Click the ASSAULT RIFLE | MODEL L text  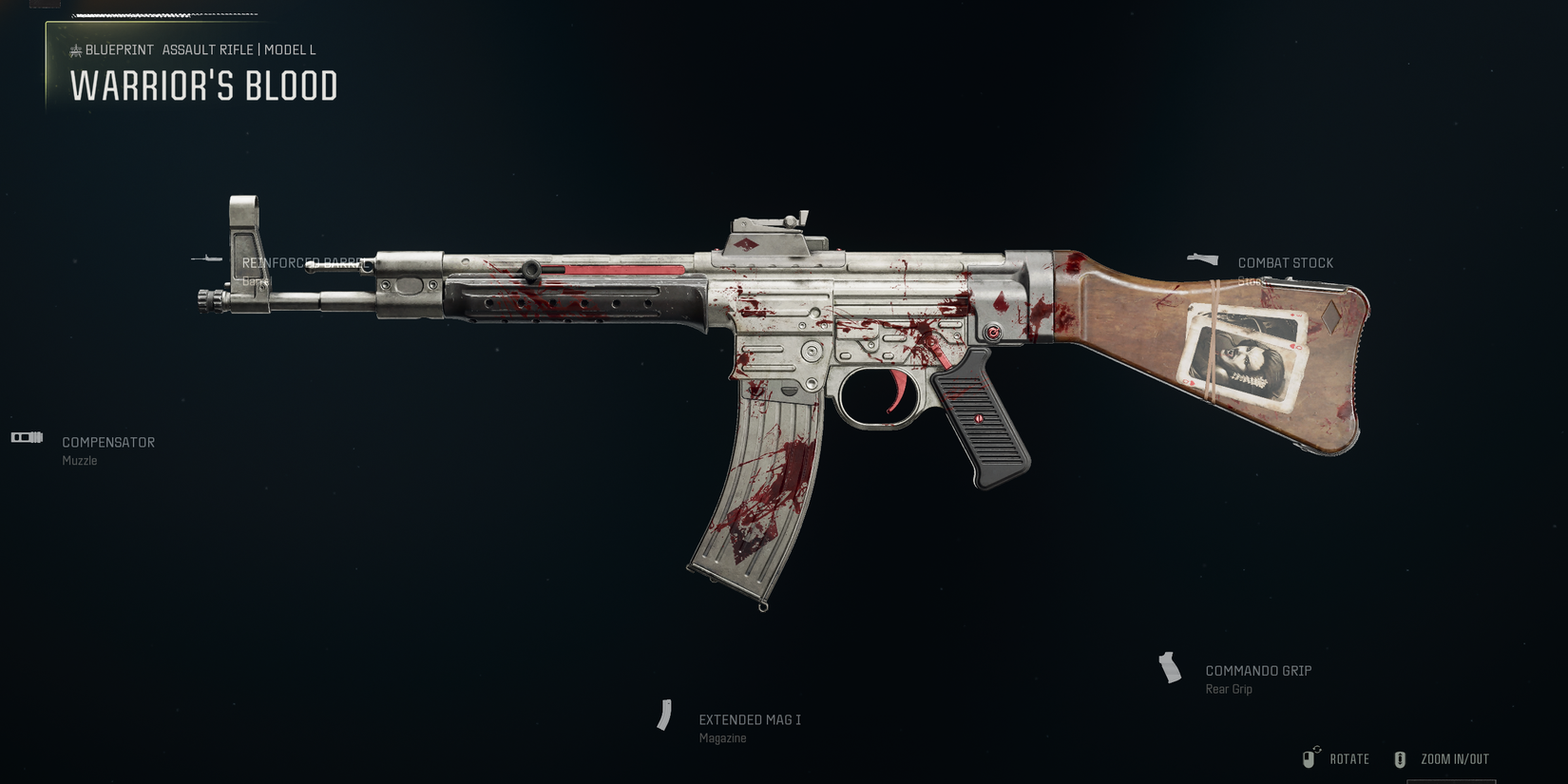coord(238,49)
